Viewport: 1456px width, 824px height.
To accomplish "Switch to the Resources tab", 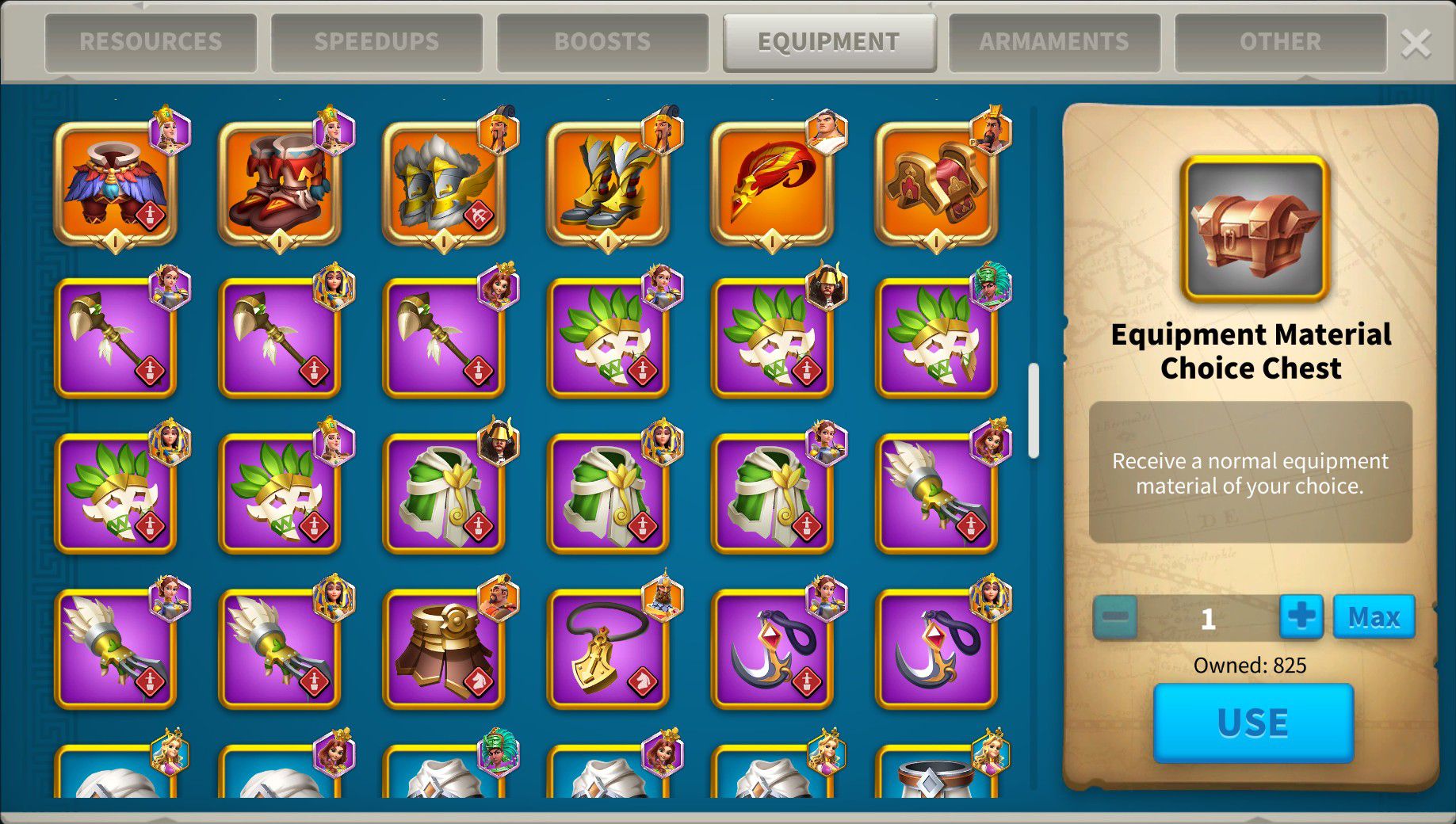I will (x=151, y=42).
